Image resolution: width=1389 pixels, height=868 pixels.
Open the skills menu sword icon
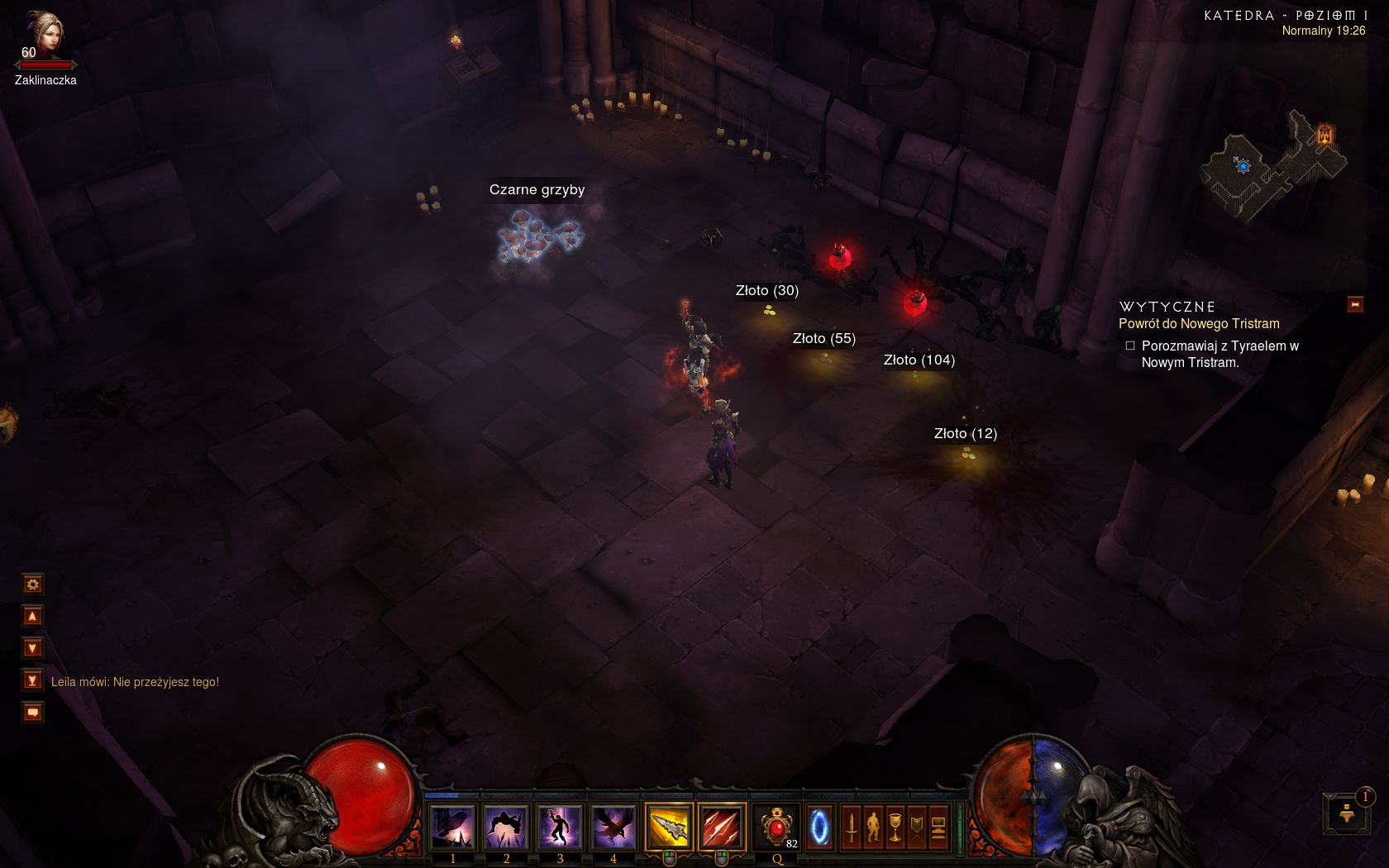852,827
